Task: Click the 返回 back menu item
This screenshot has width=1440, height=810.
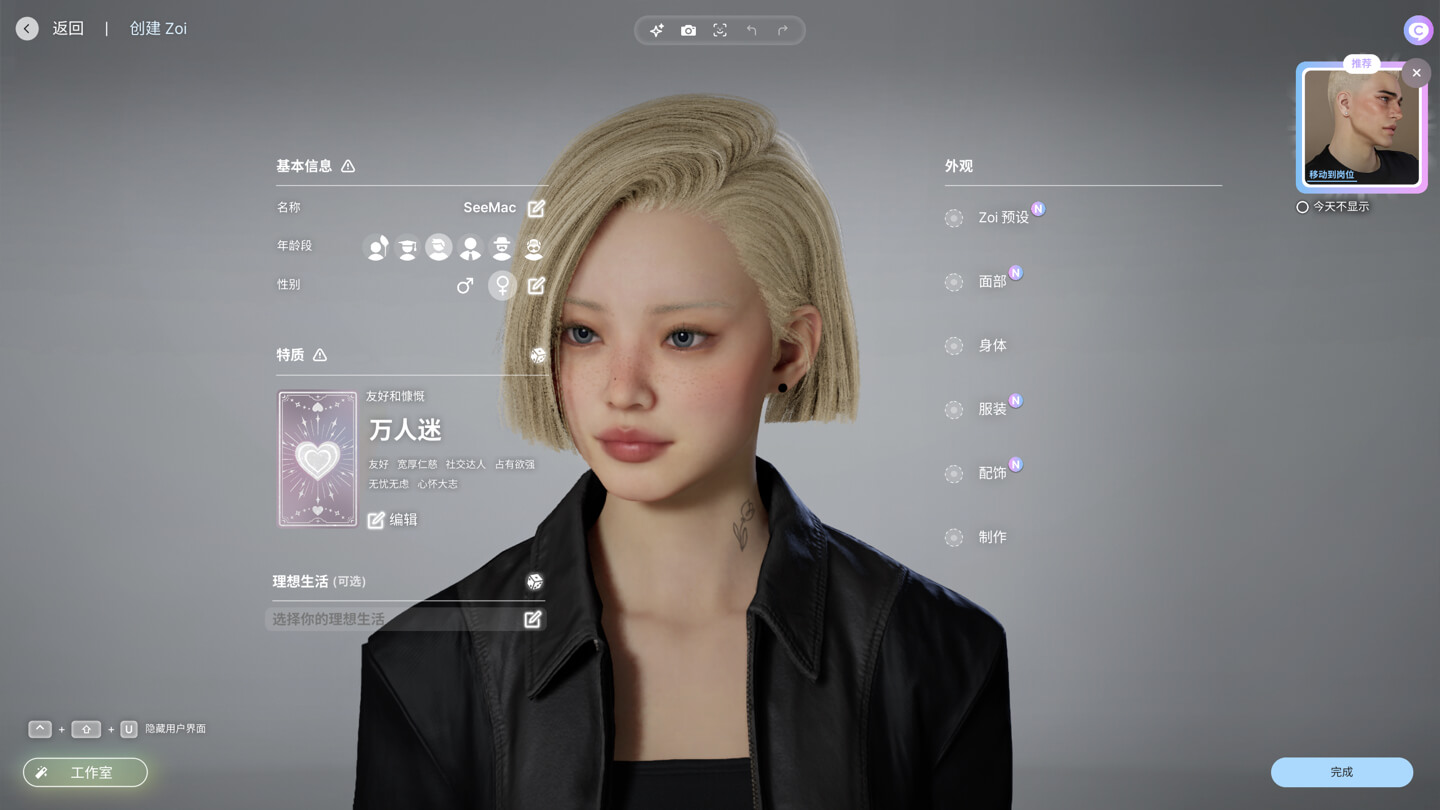Action: tap(66, 28)
